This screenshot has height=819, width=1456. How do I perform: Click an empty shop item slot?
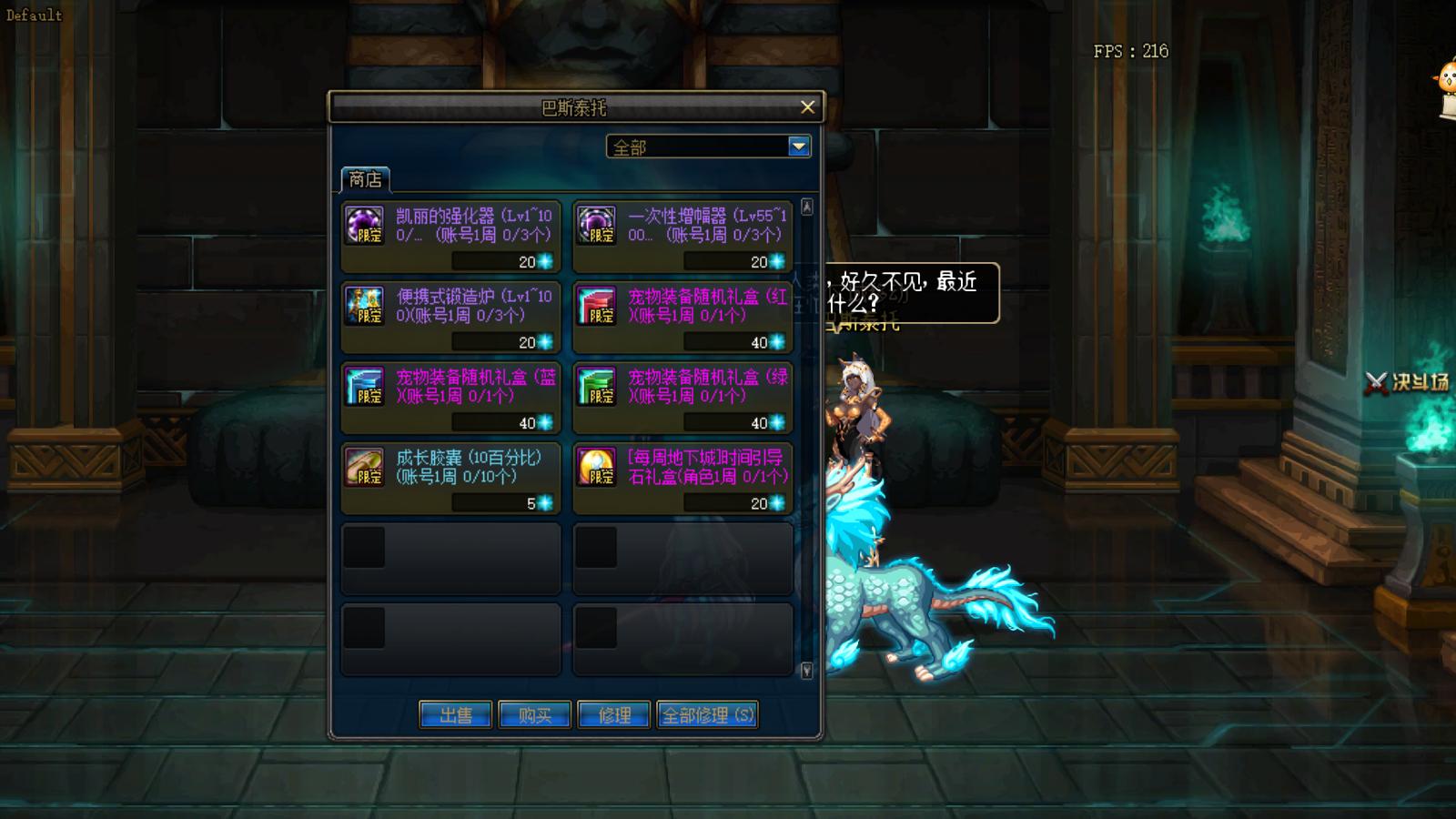(450, 558)
